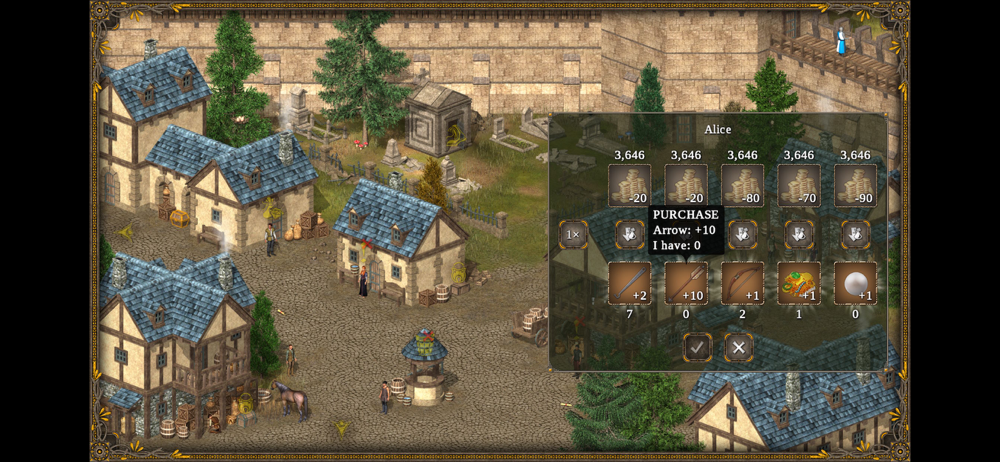Viewport: 1000px width, 462px height.
Task: Click the gold pile costing -80
Action: (742, 185)
